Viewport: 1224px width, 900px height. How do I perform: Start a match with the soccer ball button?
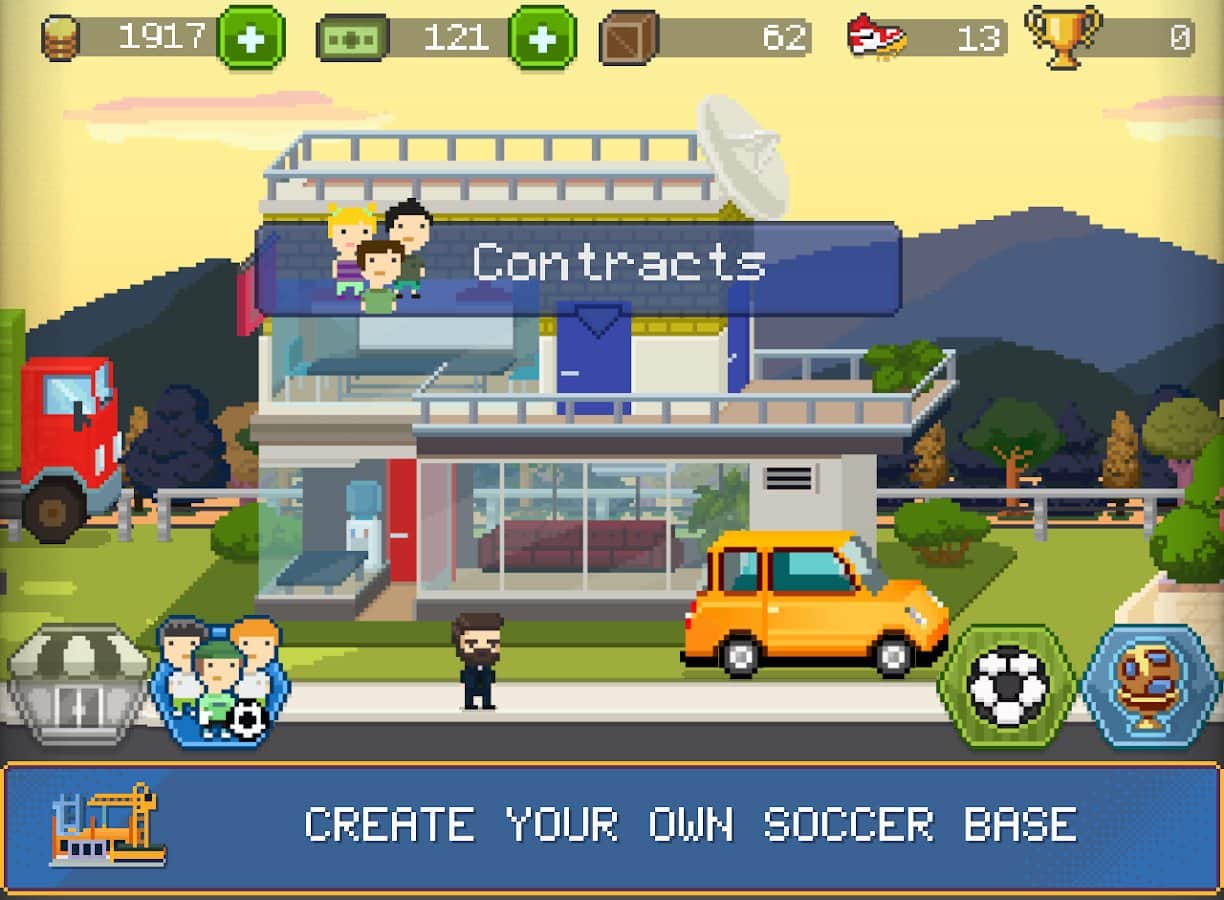pyautogui.click(x=1007, y=686)
